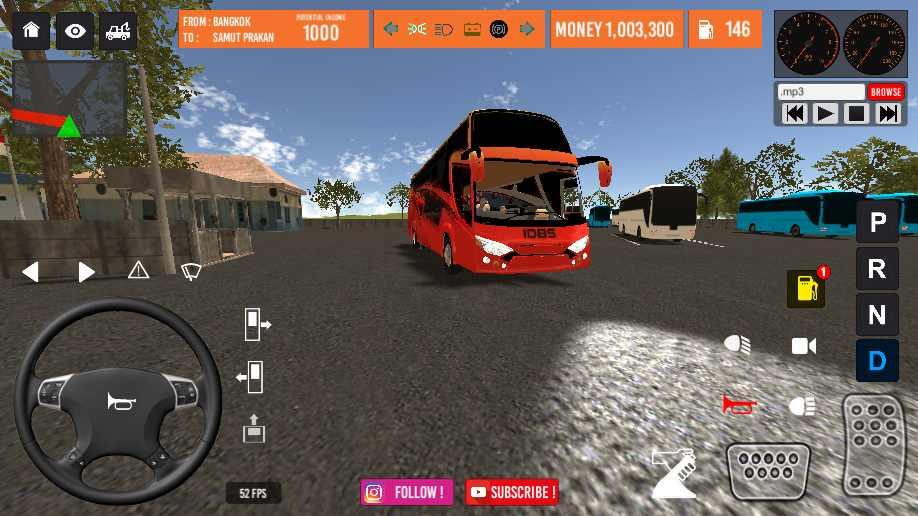Shift gear to Neutral
The width and height of the screenshot is (918, 516).
(x=877, y=315)
